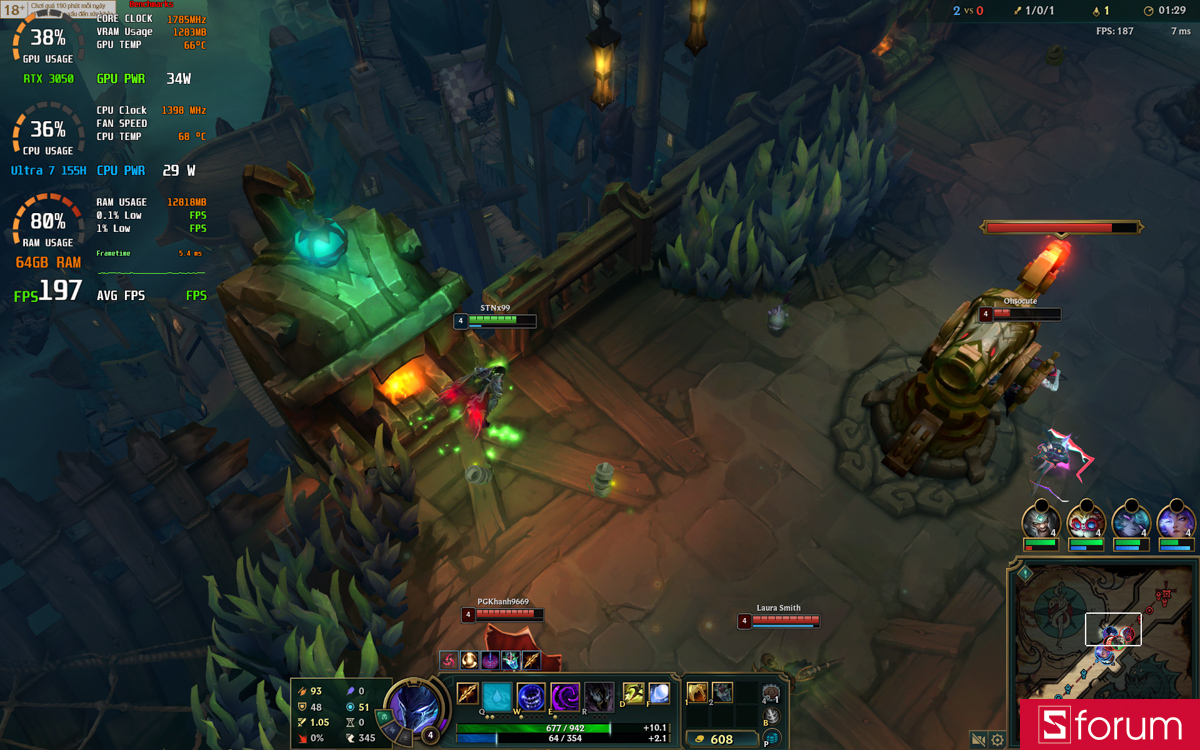Trigger the R ultimate ability icon
Screen dimensions: 1200x750
599,695
